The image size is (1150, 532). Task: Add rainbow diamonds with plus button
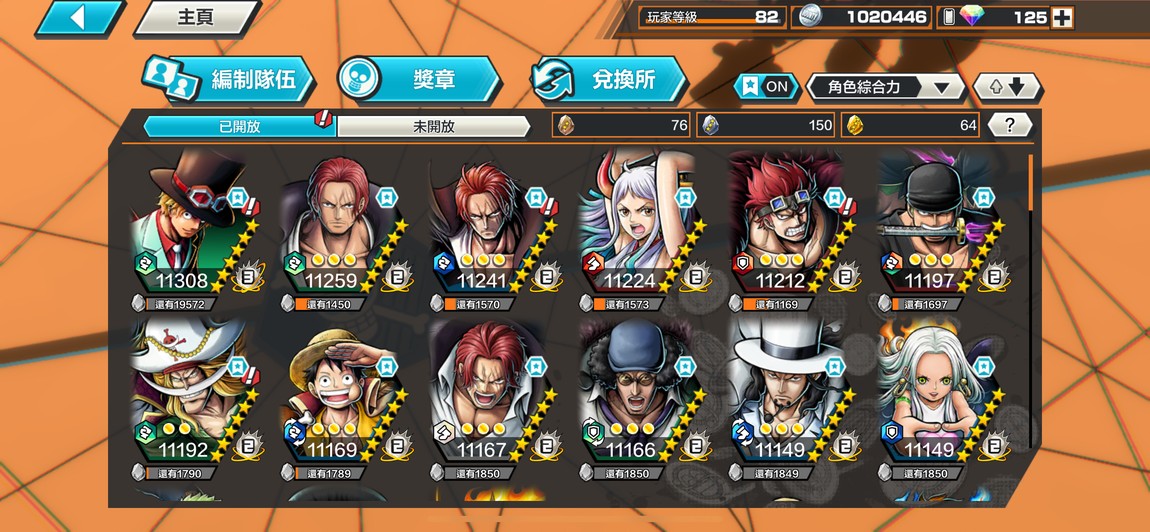pos(1063,17)
